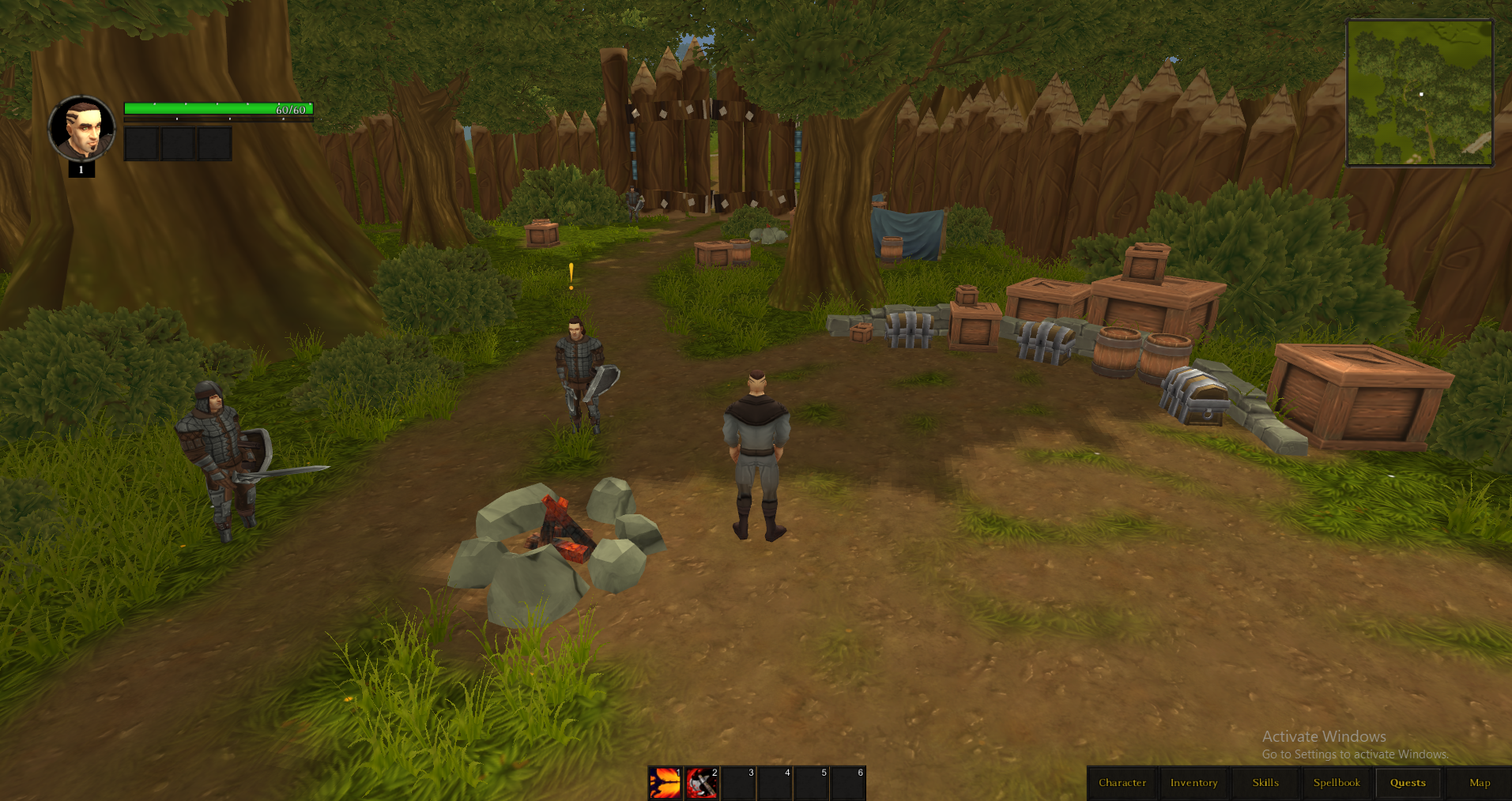Open the Spellbook
This screenshot has height=801, width=1512.
pyautogui.click(x=1337, y=783)
